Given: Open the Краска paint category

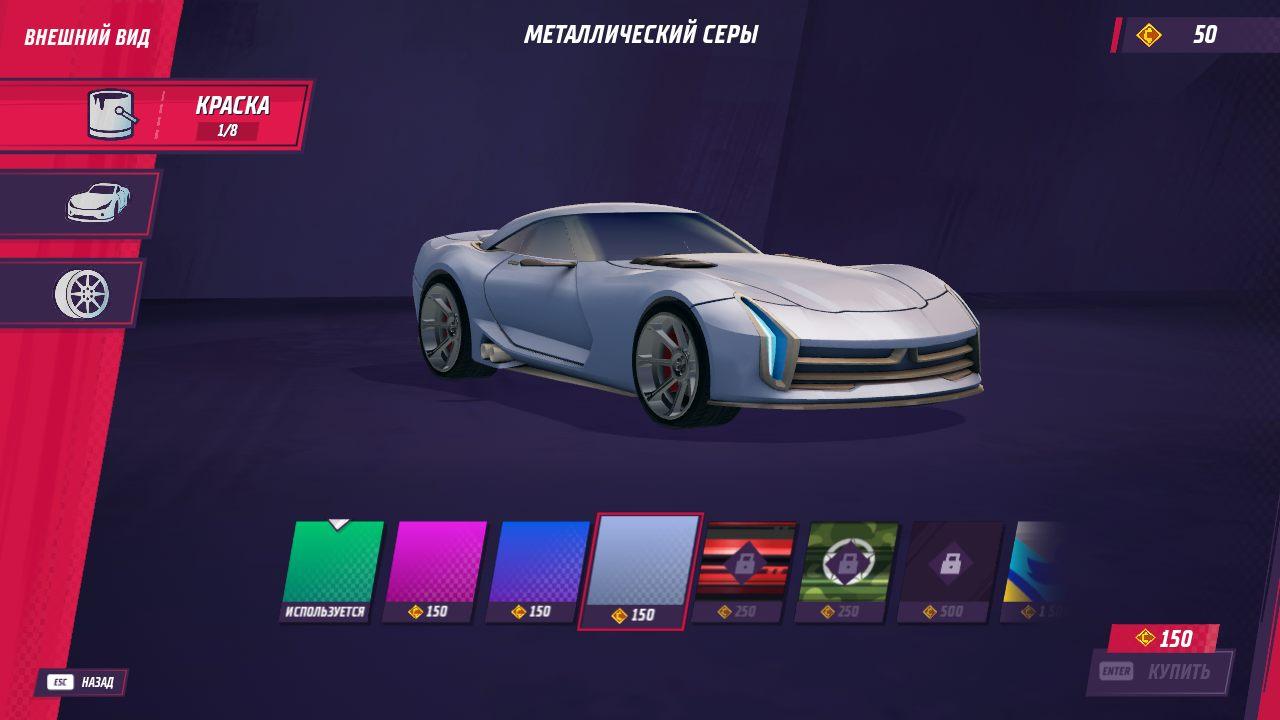Looking at the screenshot, I should click(x=155, y=115).
